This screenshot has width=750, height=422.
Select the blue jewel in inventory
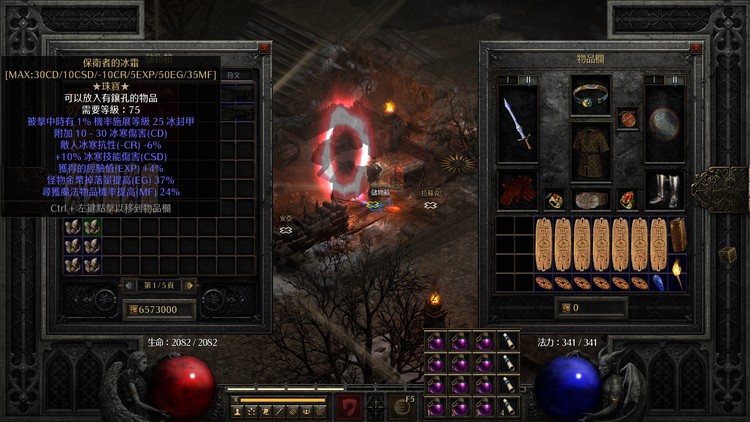(659, 282)
